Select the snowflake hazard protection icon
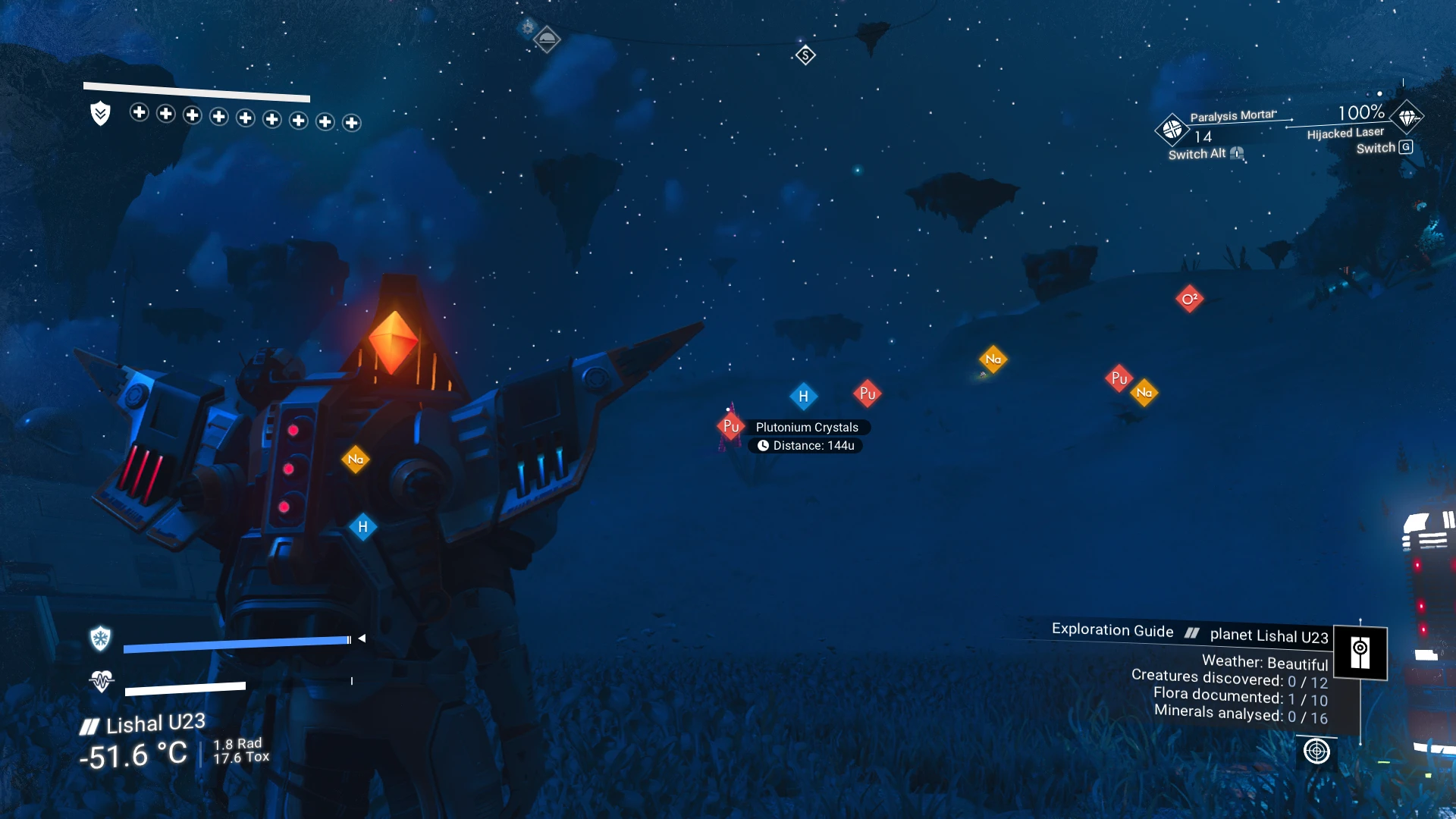The height and width of the screenshot is (819, 1456). click(x=100, y=639)
